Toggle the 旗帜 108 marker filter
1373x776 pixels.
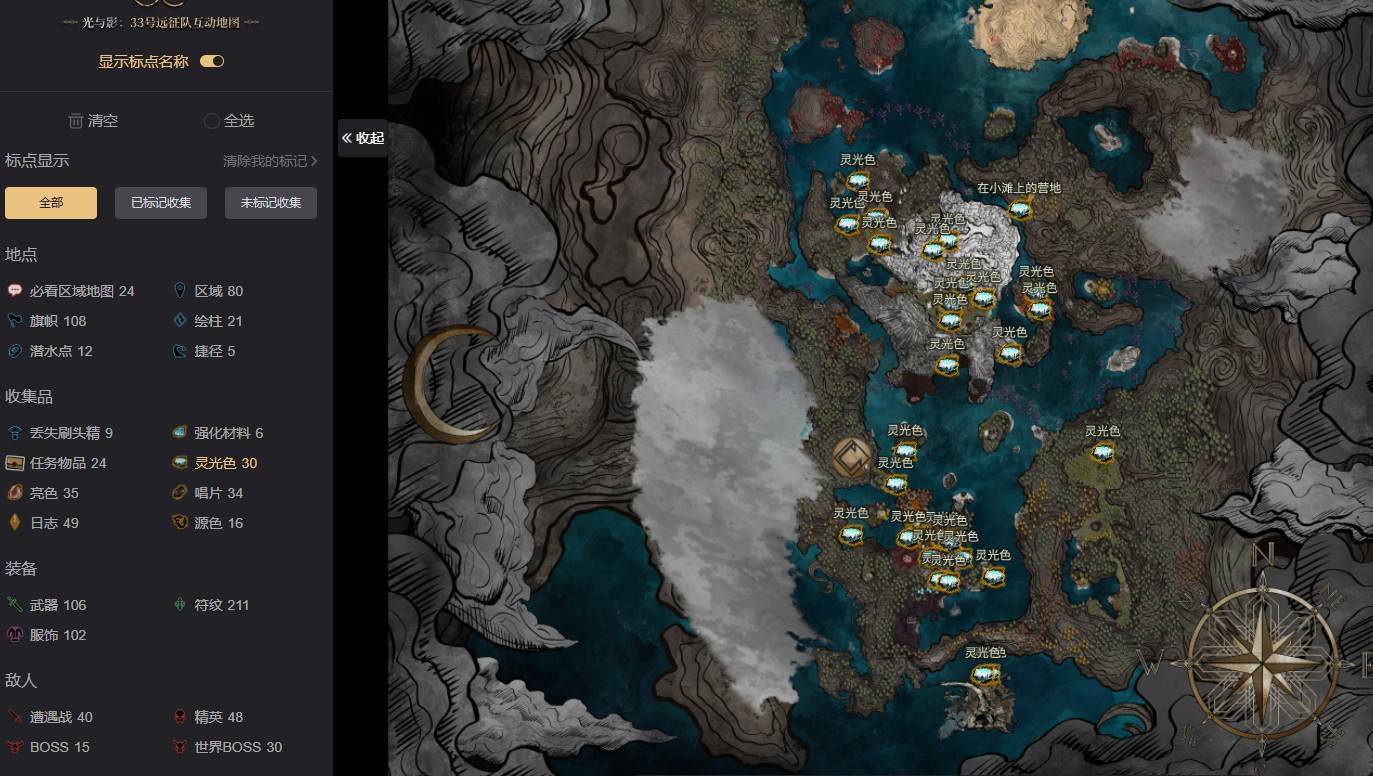(46, 321)
